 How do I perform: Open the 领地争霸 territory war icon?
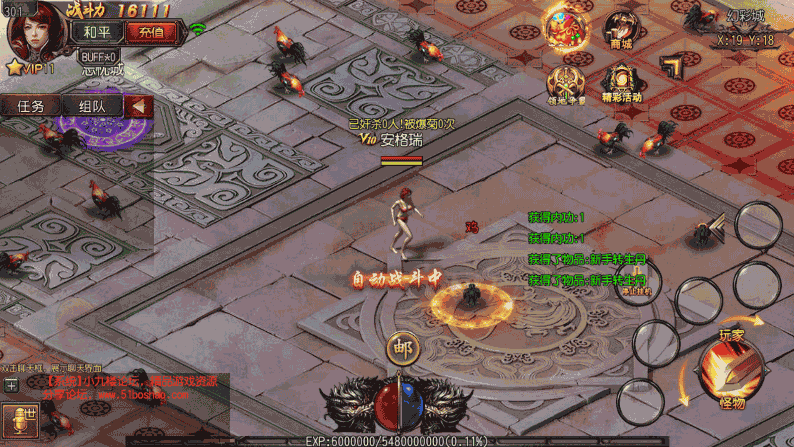tap(566, 85)
